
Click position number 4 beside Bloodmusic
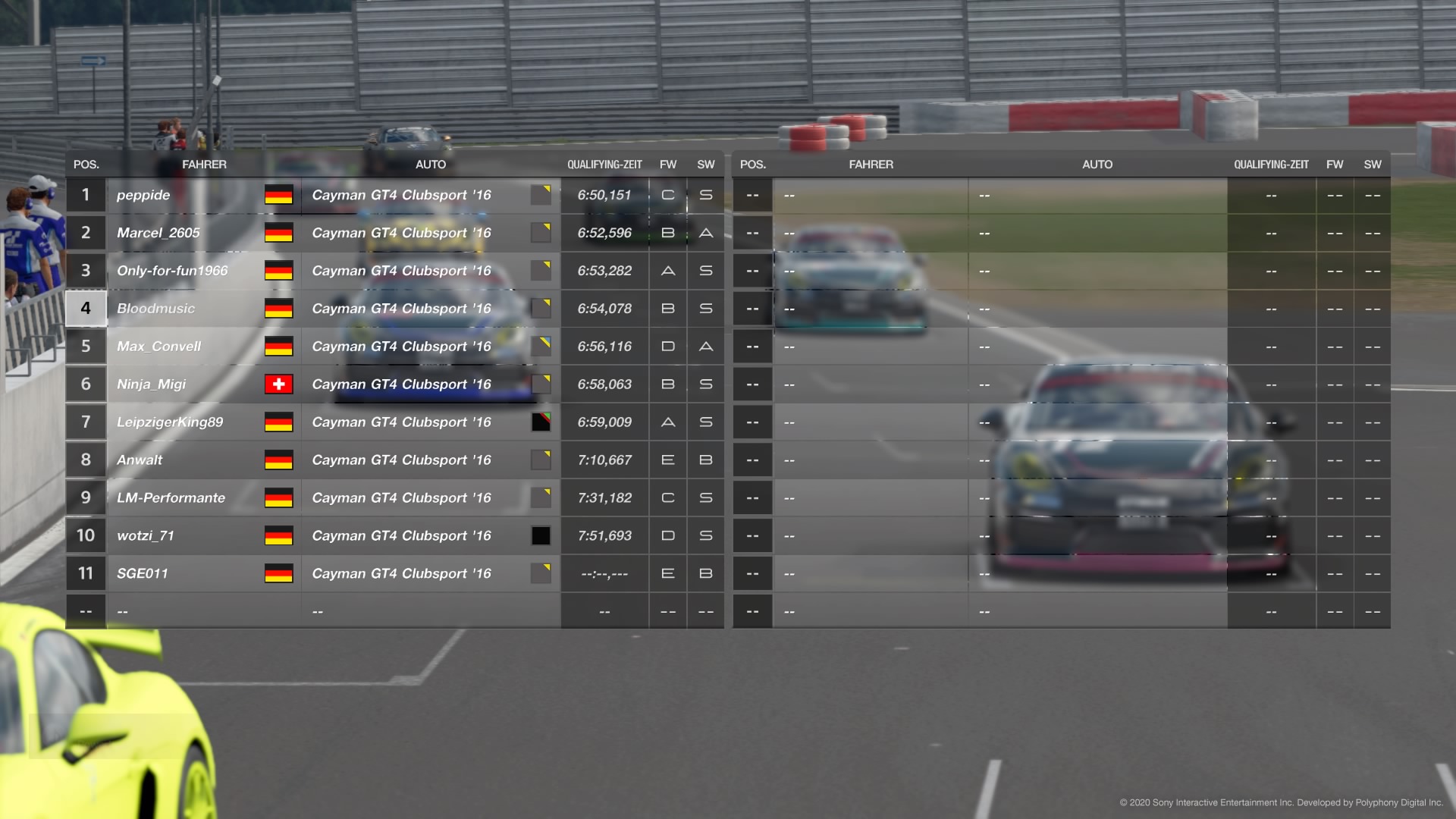click(86, 308)
